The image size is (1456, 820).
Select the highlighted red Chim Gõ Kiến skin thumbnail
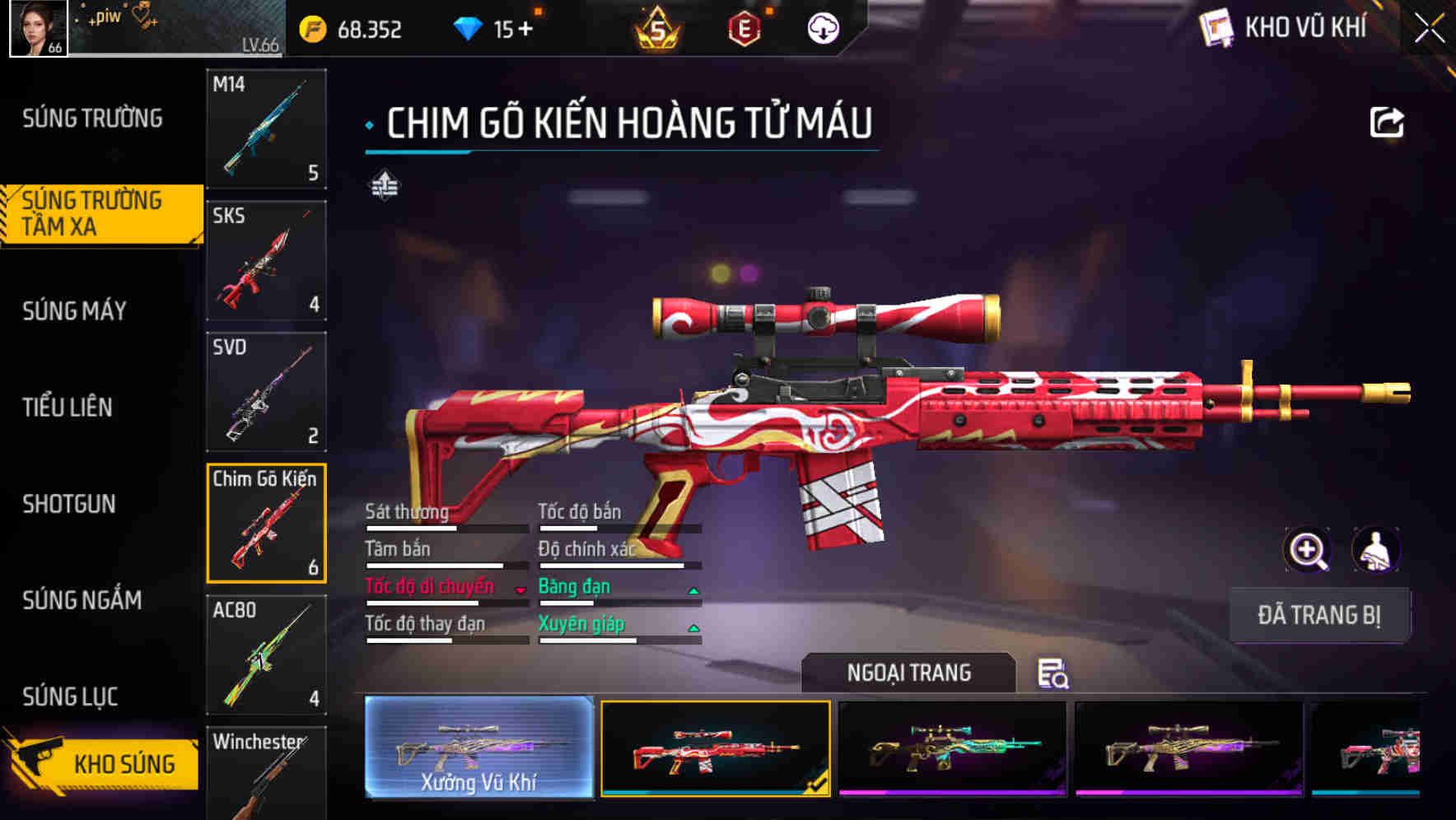coord(715,749)
